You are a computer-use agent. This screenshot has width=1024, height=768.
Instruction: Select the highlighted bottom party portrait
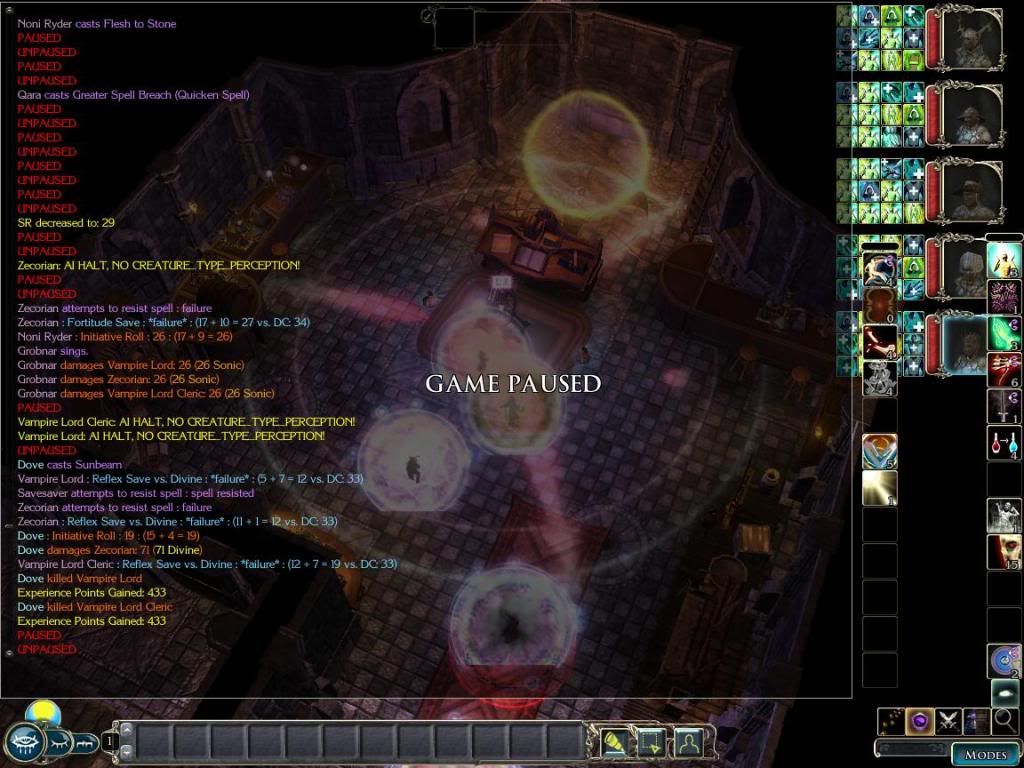pyautogui.click(x=968, y=343)
